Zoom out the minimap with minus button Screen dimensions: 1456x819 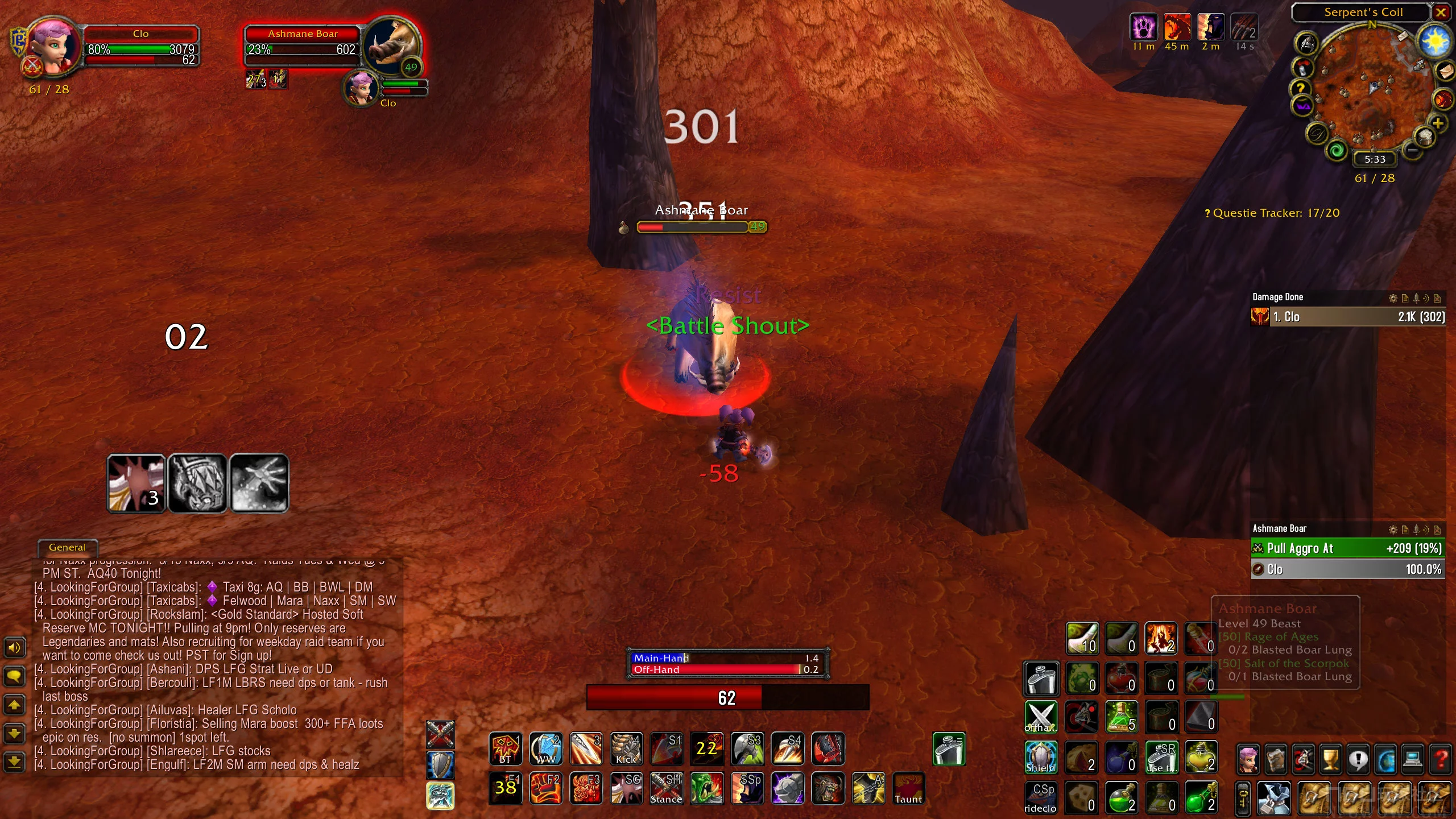1412,151
